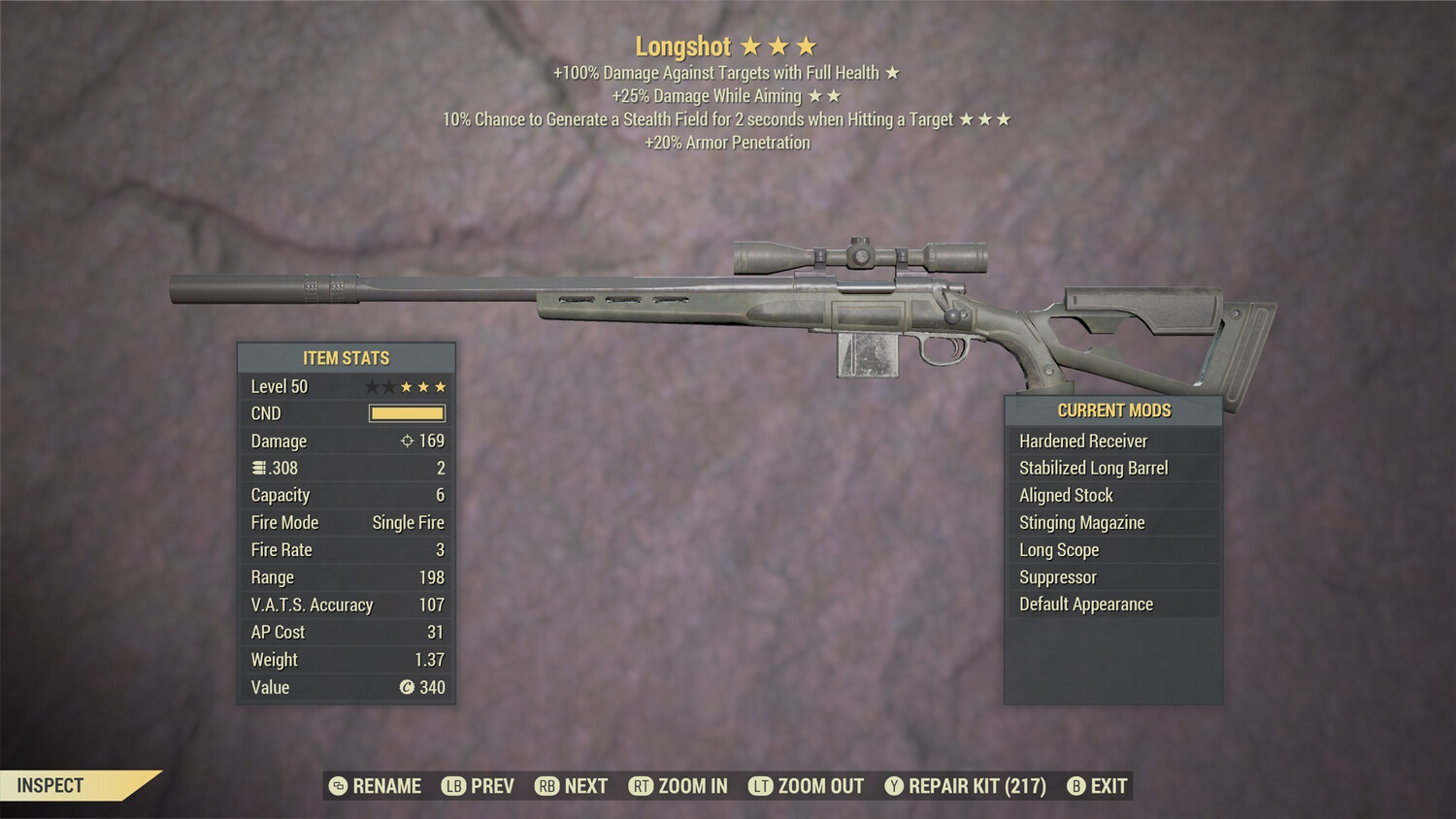Screen dimensions: 1456x819
Task: Select the Long Scope mod entry
Action: click(x=1057, y=549)
